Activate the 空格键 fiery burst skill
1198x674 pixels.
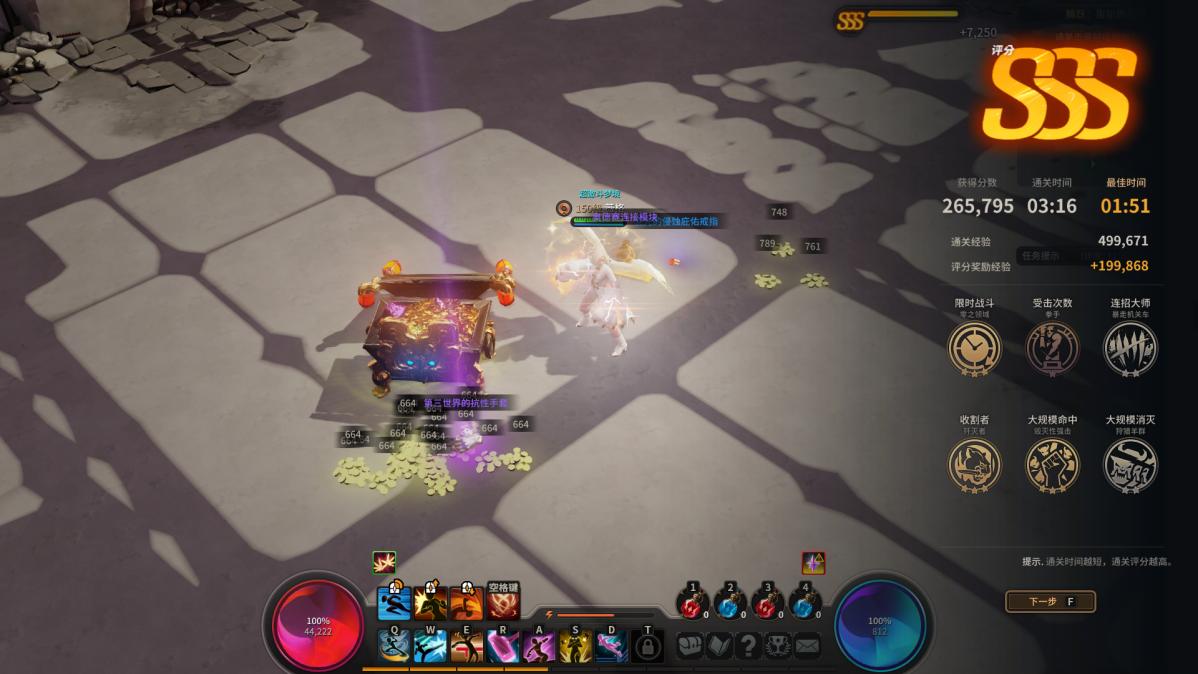point(503,604)
